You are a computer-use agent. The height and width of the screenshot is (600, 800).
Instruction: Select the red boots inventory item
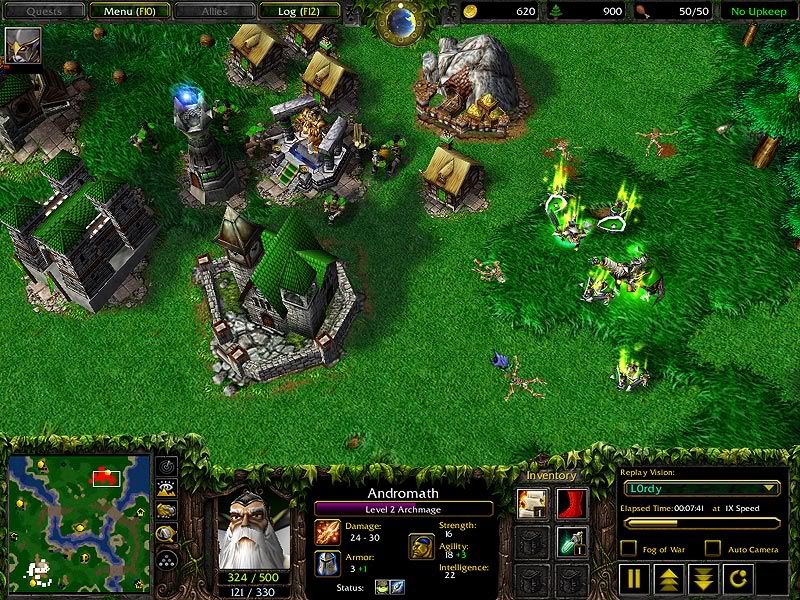[x=571, y=503]
